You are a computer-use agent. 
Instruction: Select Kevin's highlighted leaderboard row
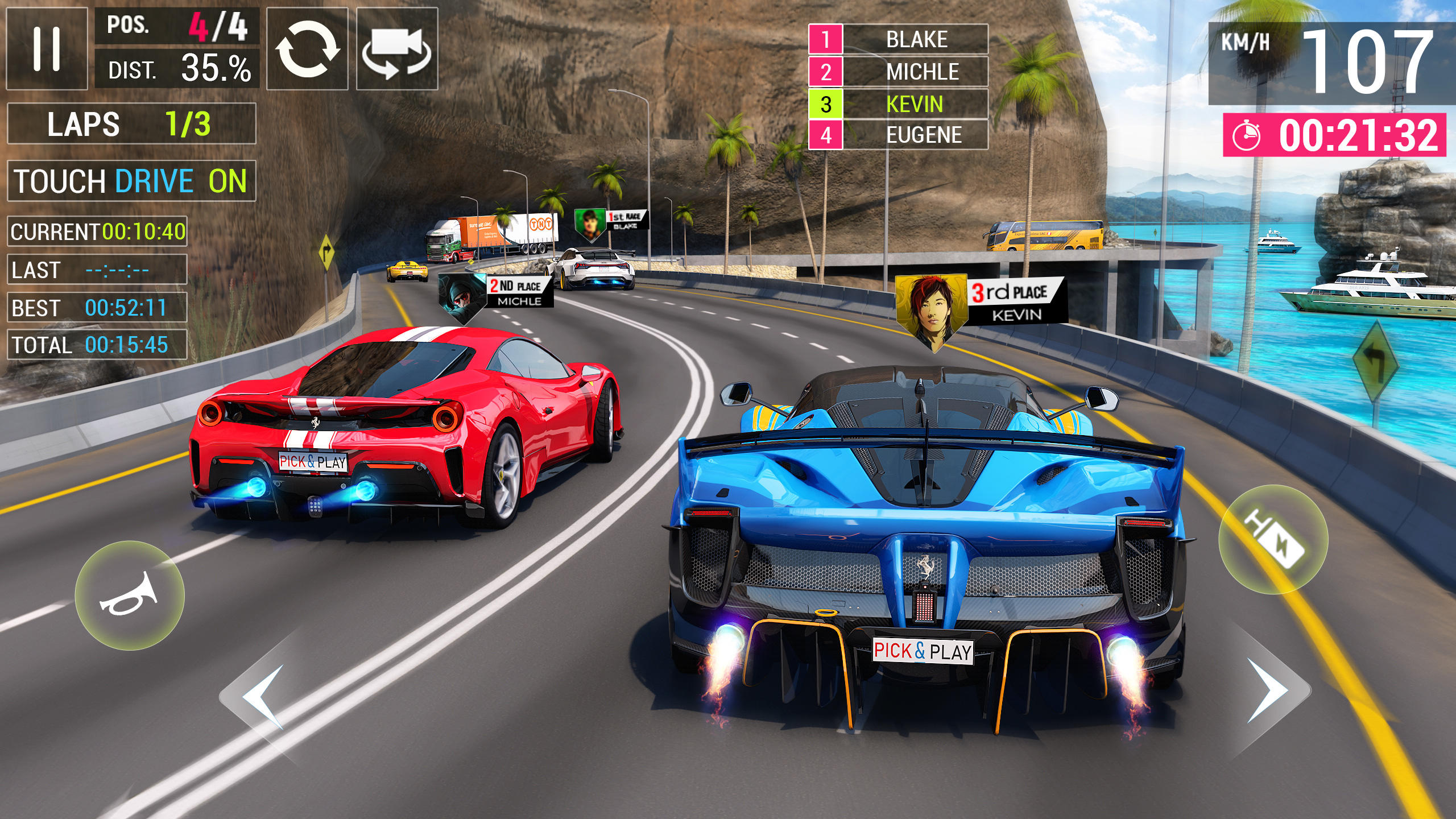point(898,104)
